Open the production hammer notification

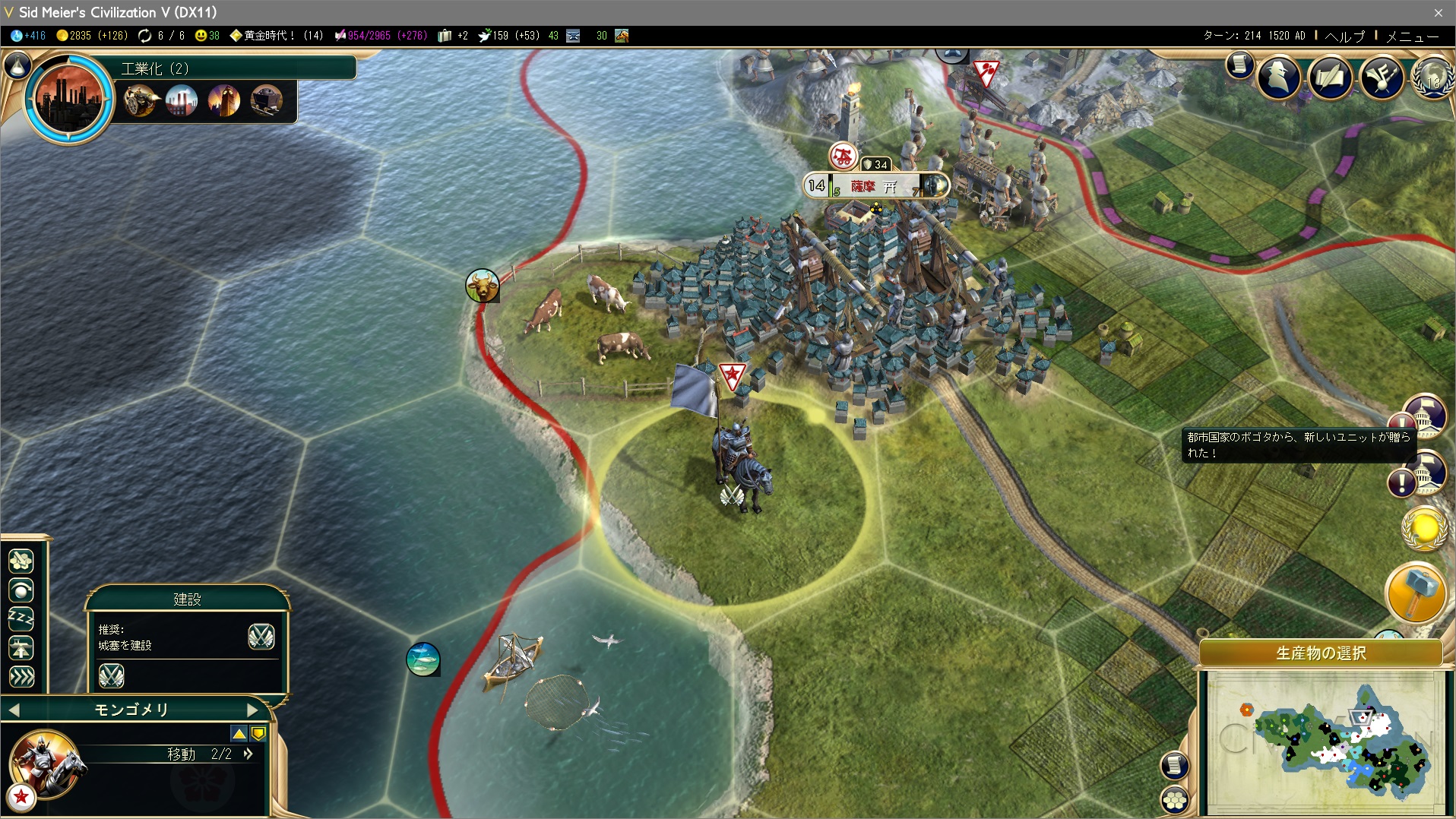(x=1416, y=593)
